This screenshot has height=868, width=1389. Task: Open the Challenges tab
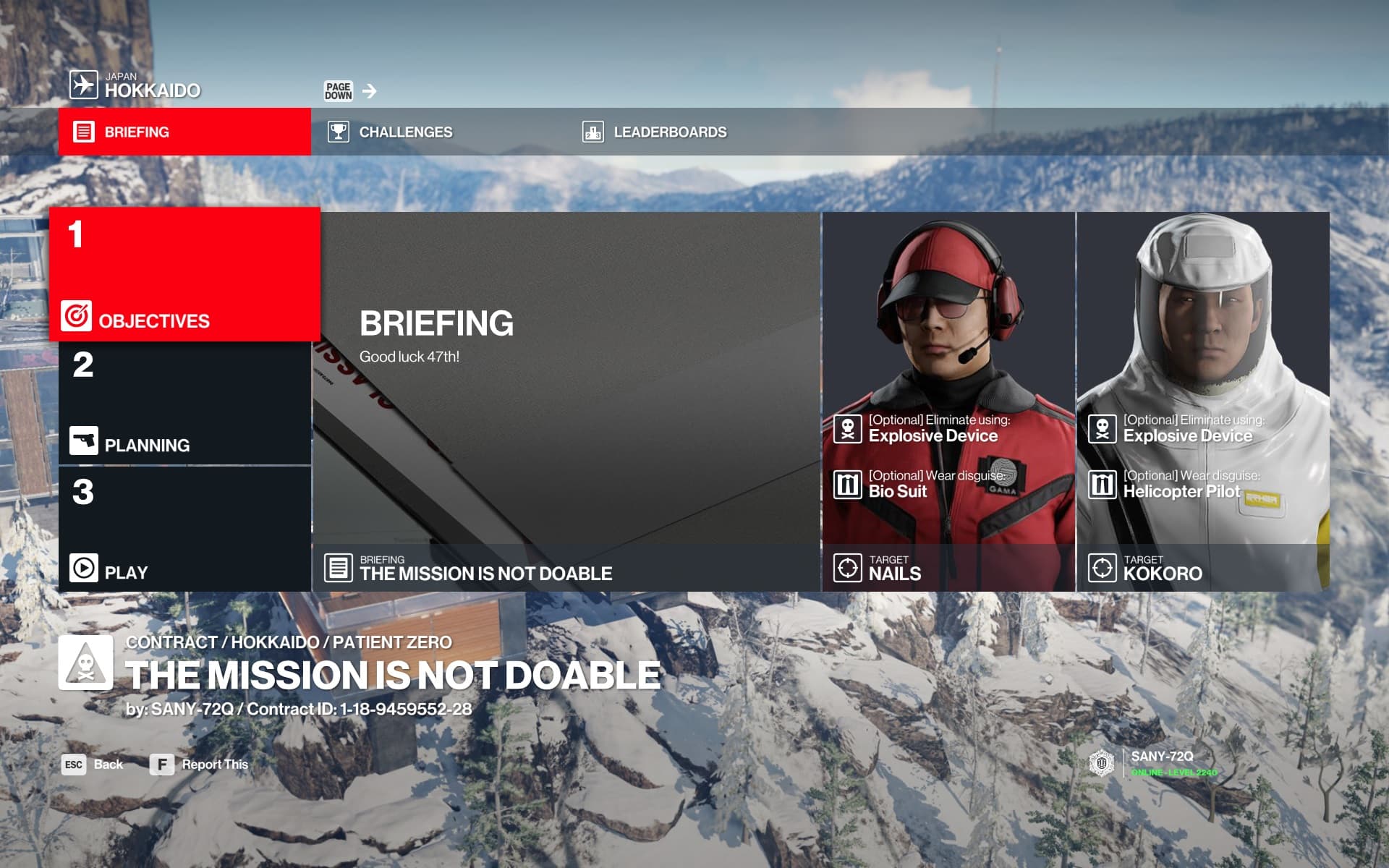[x=405, y=132]
